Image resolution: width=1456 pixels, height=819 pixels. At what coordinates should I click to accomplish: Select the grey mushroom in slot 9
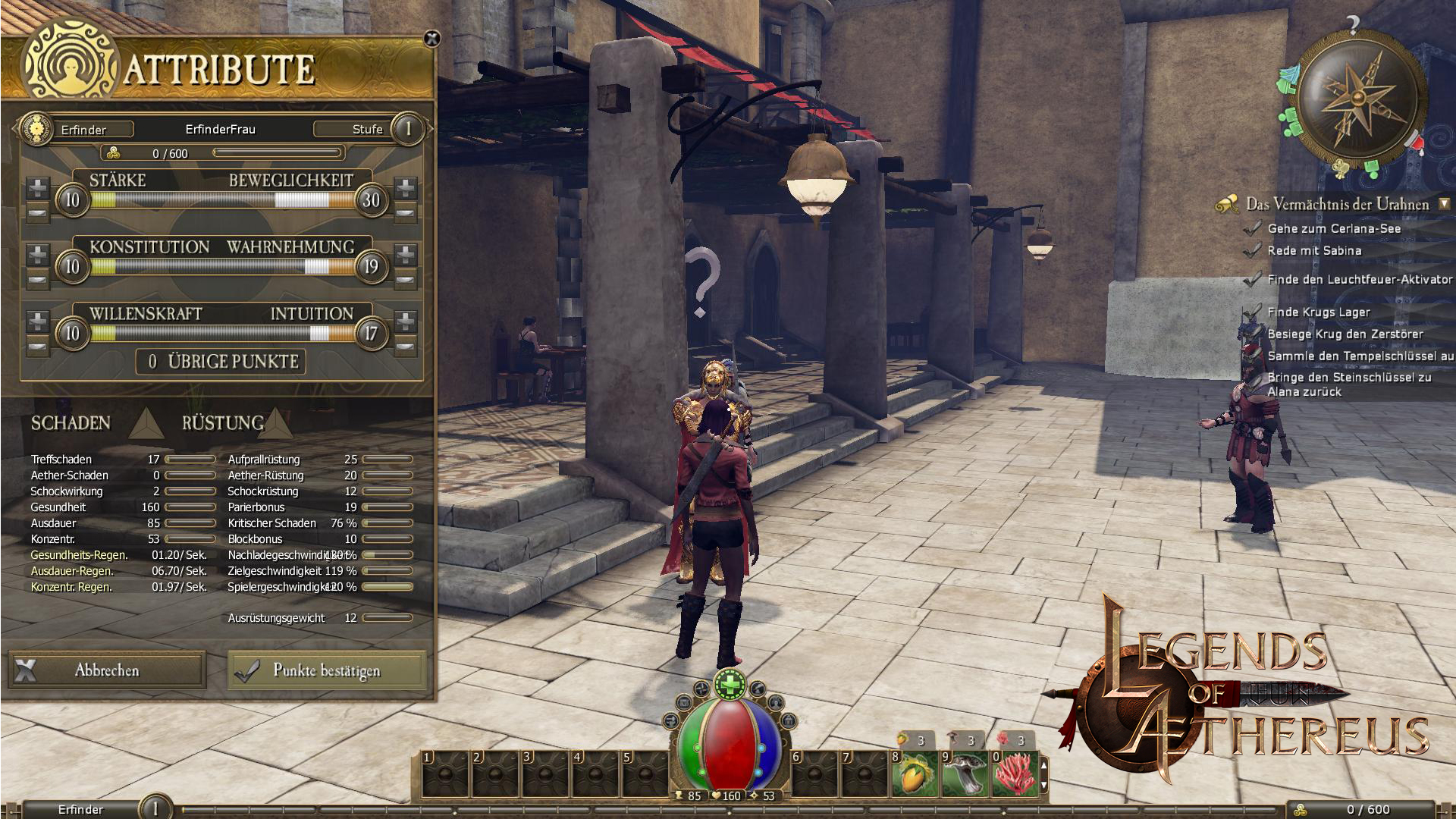965,775
